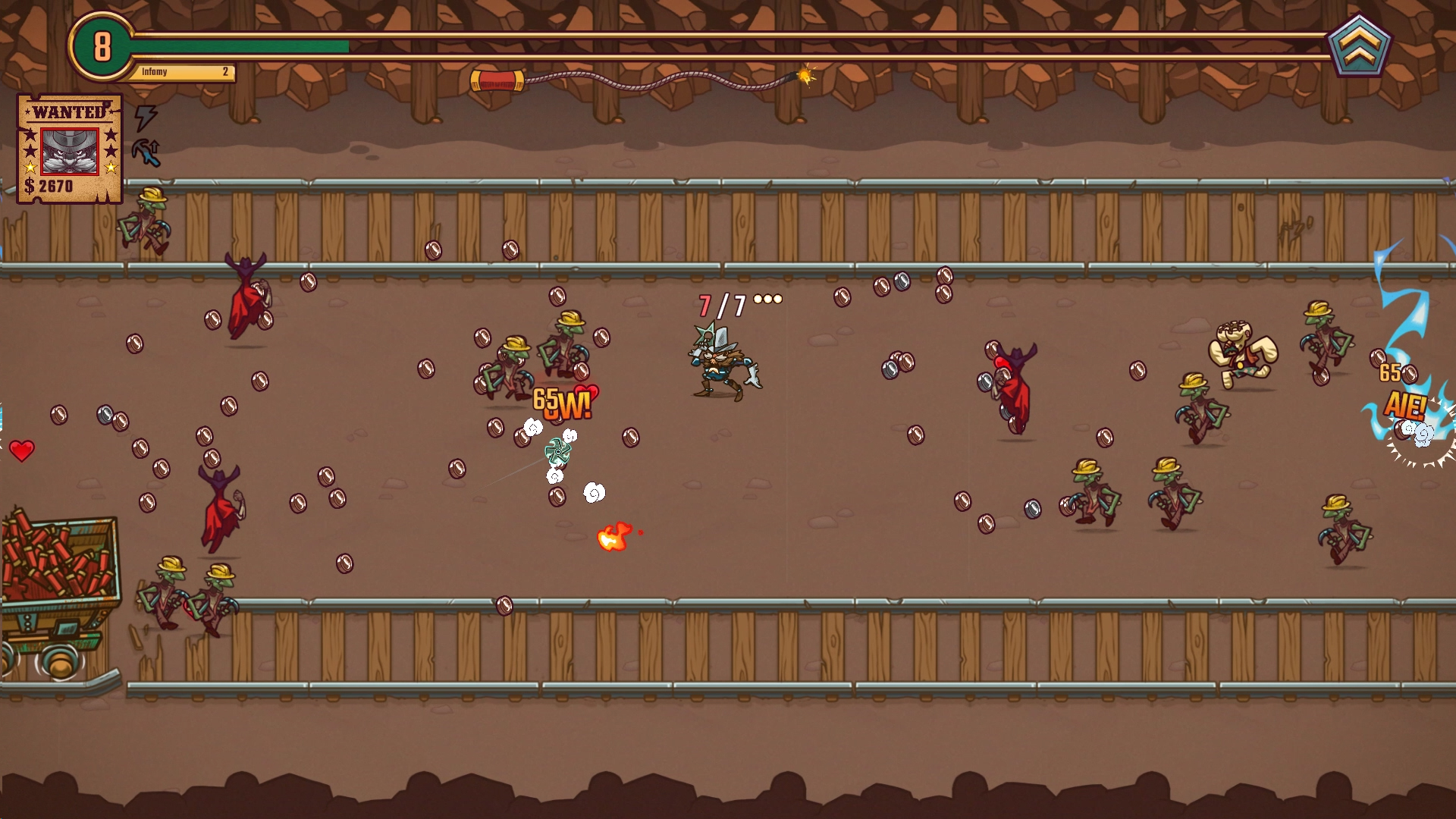Click the Wanted poster portrait
The image size is (1456, 819).
click(70, 151)
